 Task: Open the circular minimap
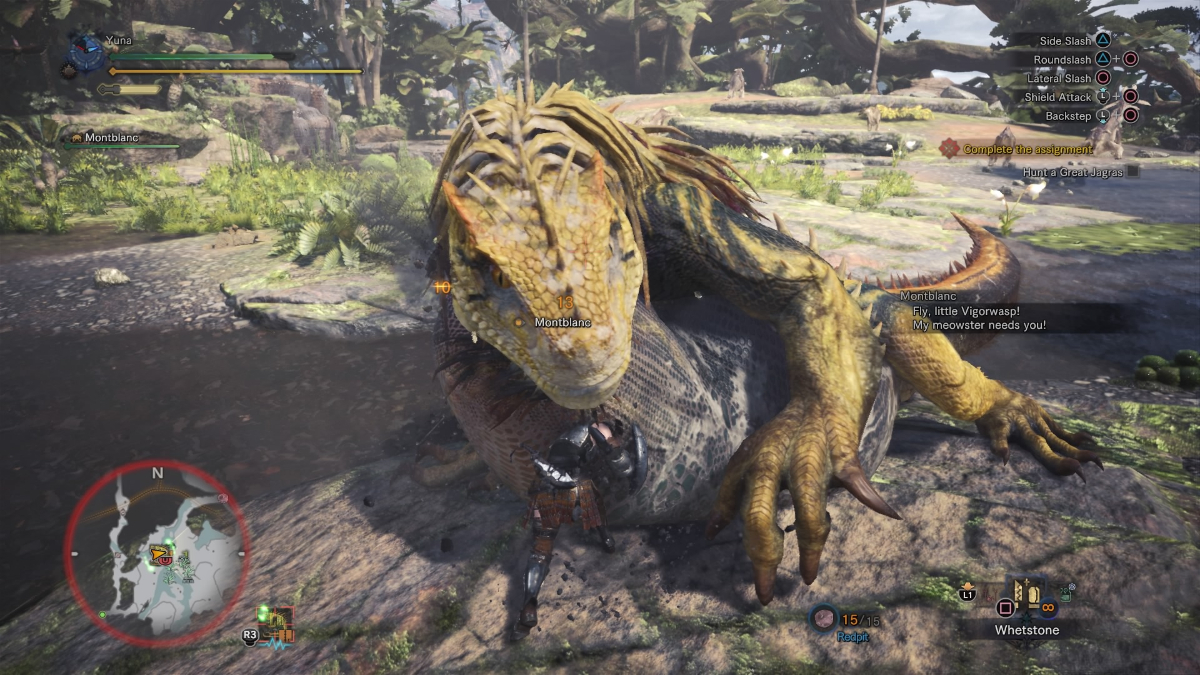[157, 553]
